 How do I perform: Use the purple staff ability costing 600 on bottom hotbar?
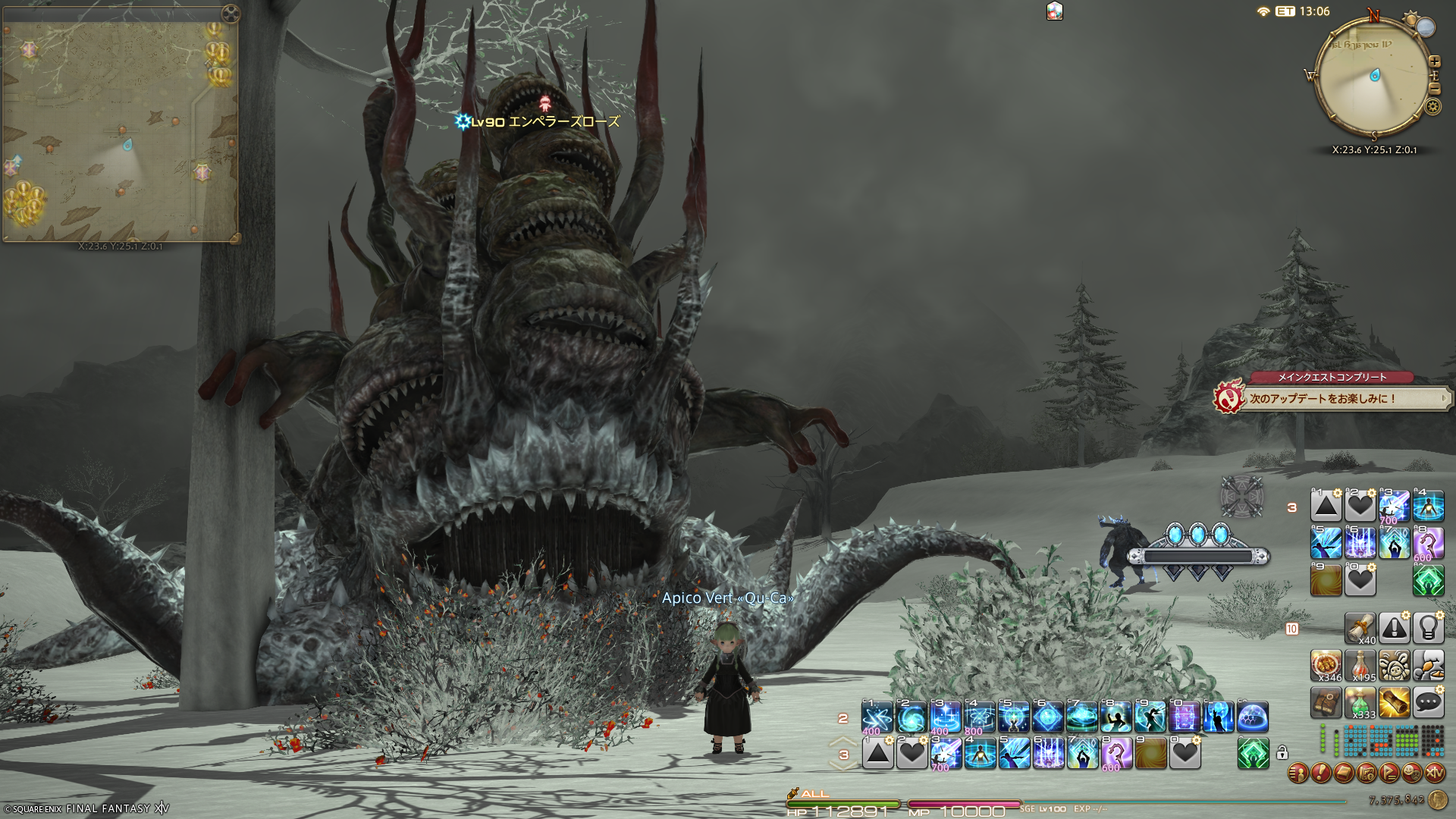click(1116, 754)
